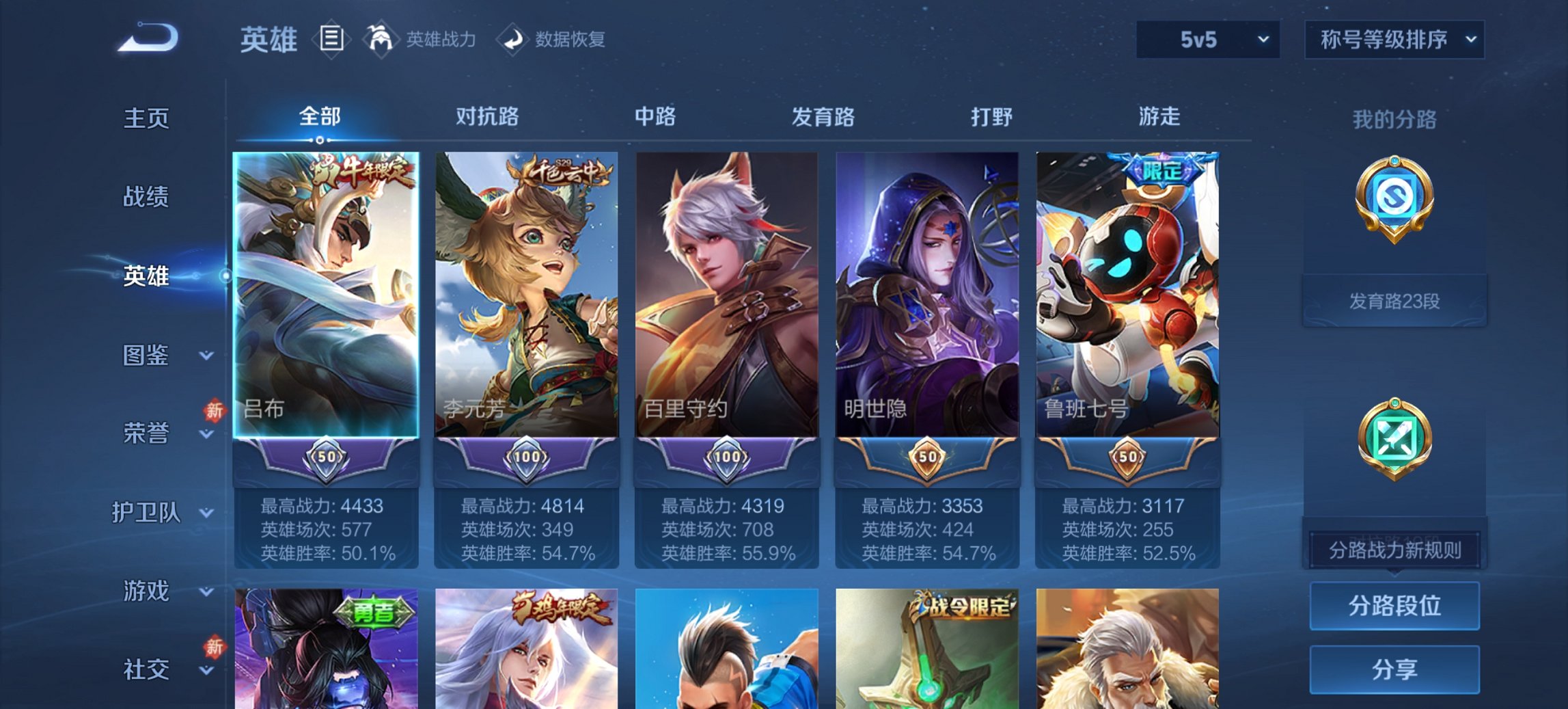Click the document icon beside 英雄 title
Viewport: 1568px width, 709px height.
click(x=331, y=39)
